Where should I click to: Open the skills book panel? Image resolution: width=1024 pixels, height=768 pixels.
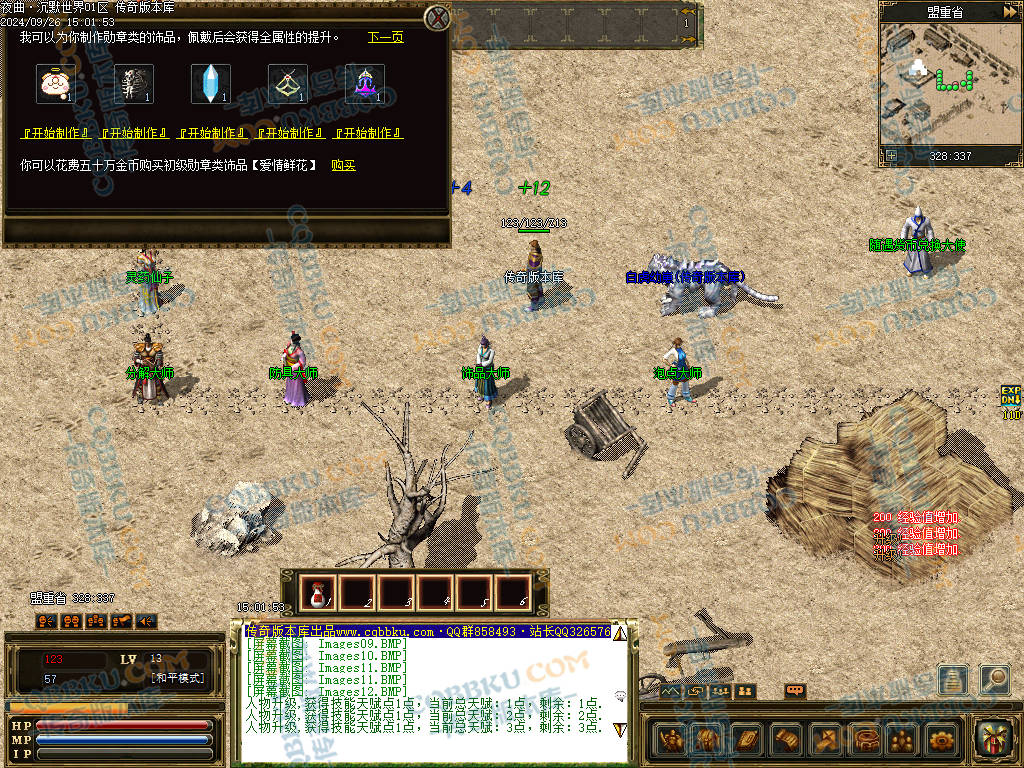[x=748, y=740]
